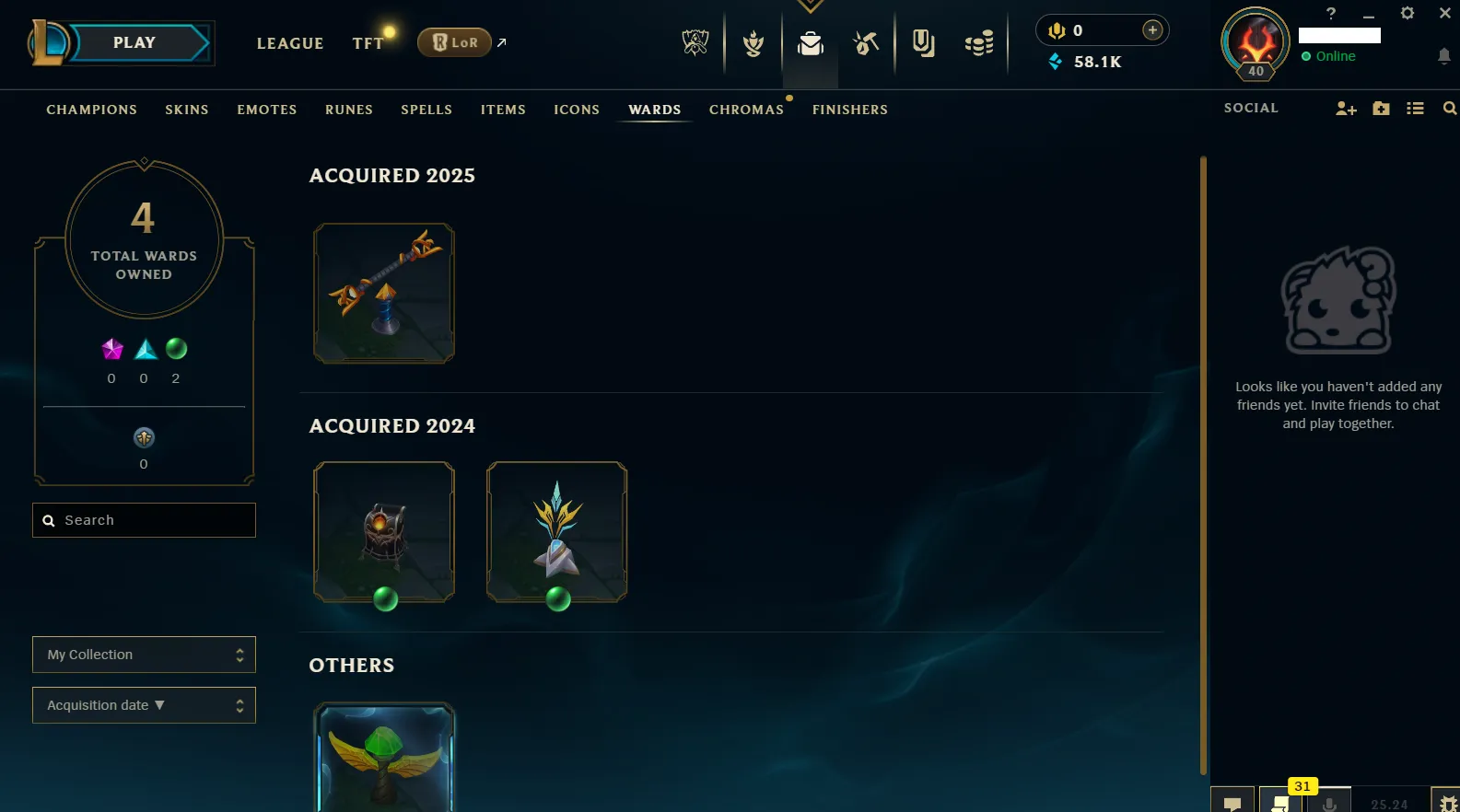Screen dimensions: 1460x812
Task: Choose the dark armored ward from 2024
Action: tap(384, 532)
